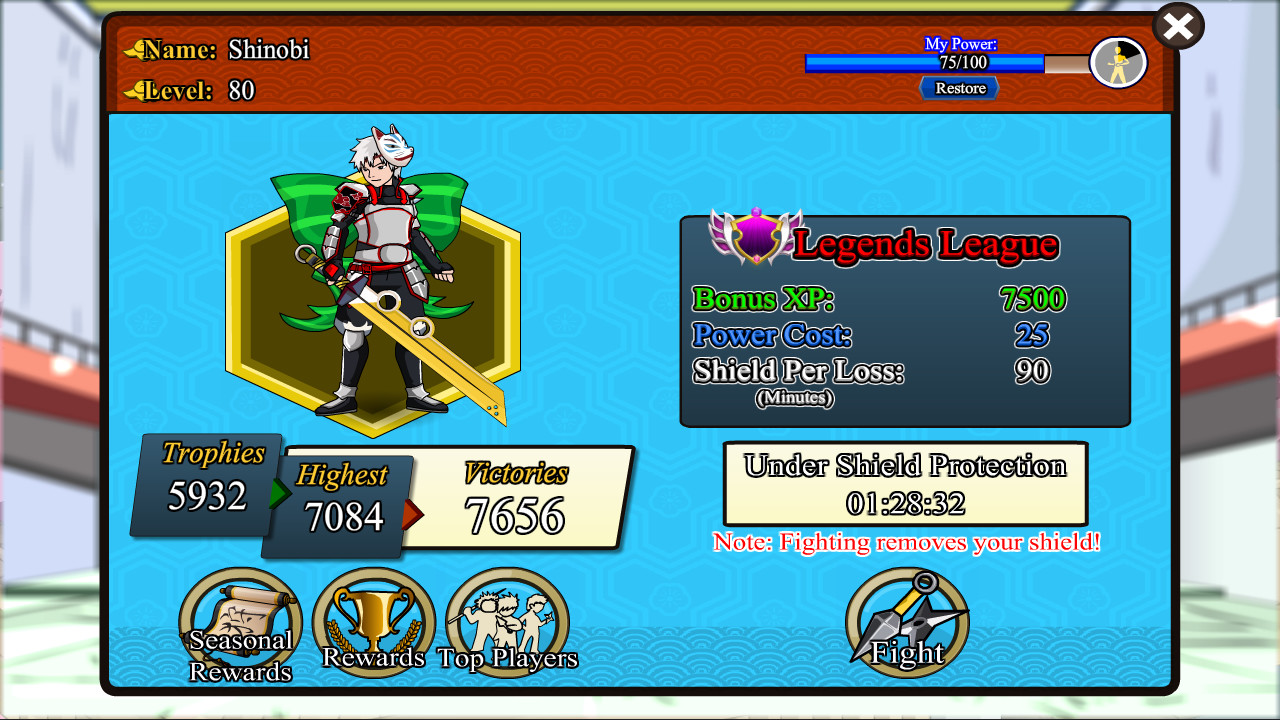Click the Trophies counter panel
Screen dimensions: 1280x720
[x=204, y=483]
